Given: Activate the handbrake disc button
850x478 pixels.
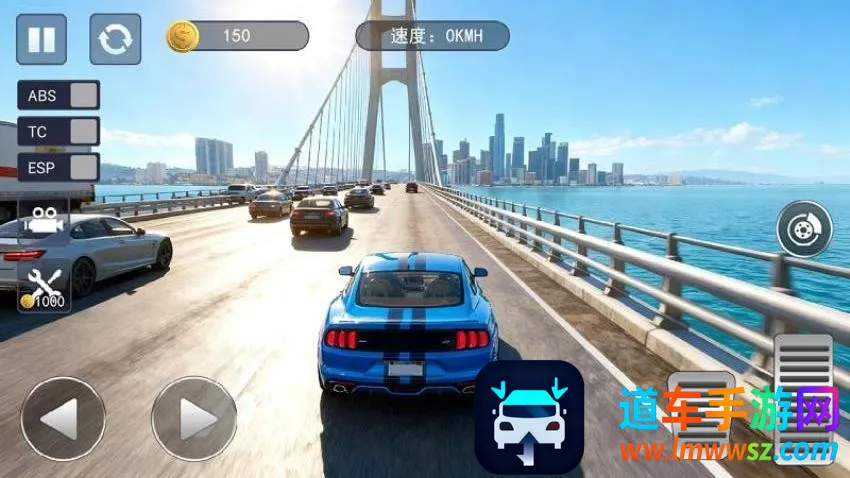Looking at the screenshot, I should (804, 228).
